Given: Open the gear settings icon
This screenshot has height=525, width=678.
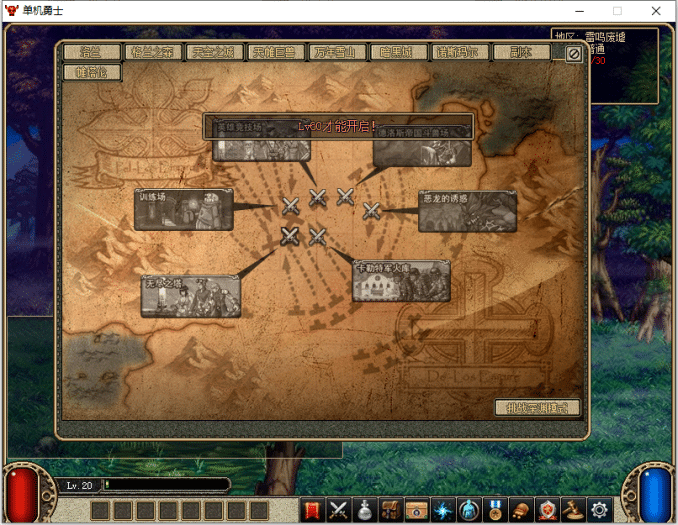Looking at the screenshot, I should [599, 510].
